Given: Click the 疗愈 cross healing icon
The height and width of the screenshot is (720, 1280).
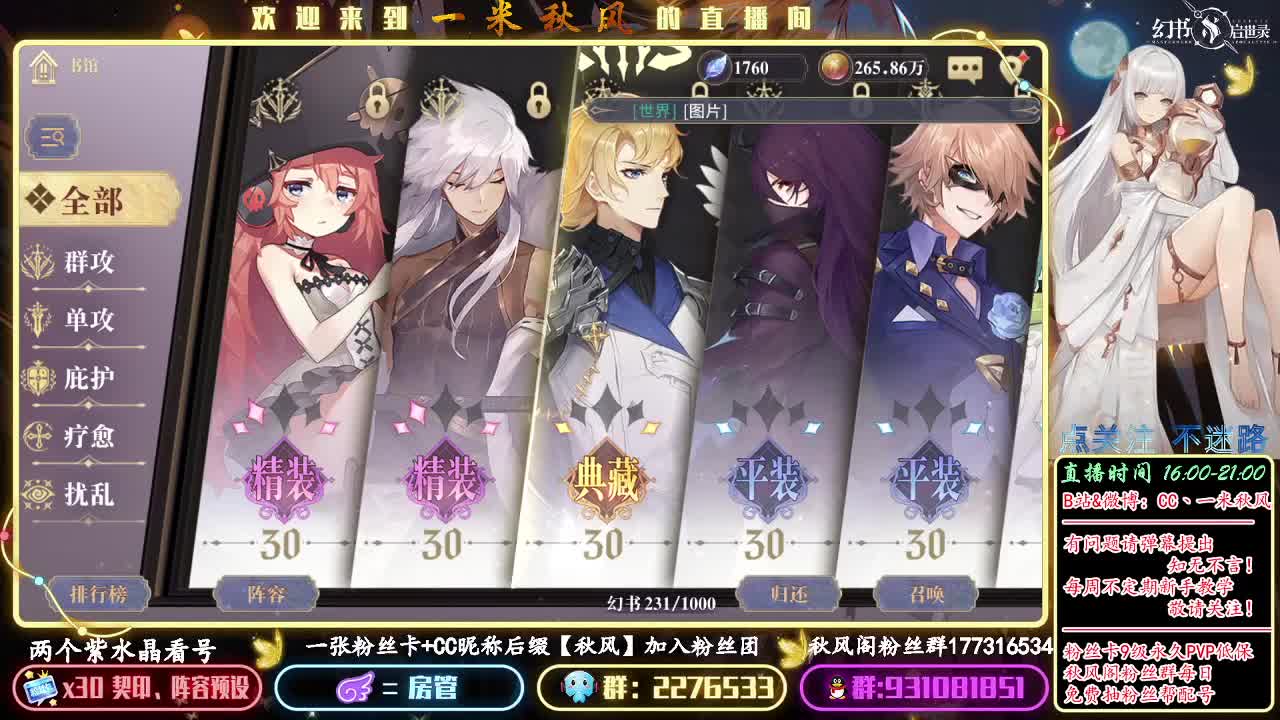Looking at the screenshot, I should click(40, 437).
